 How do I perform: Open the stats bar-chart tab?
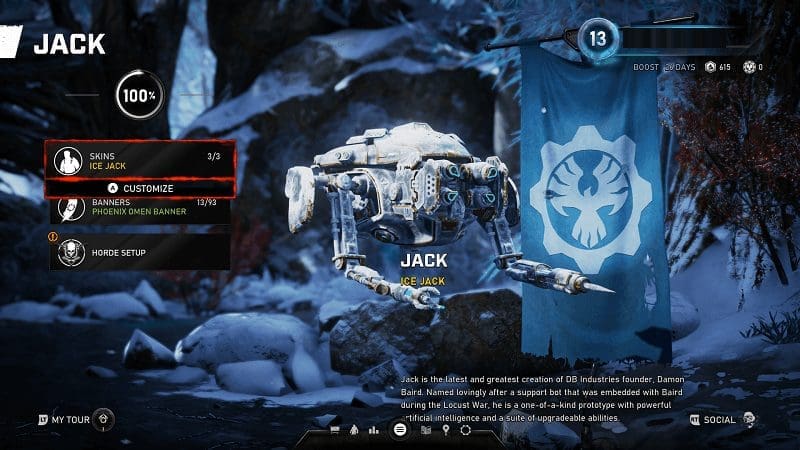(x=375, y=430)
